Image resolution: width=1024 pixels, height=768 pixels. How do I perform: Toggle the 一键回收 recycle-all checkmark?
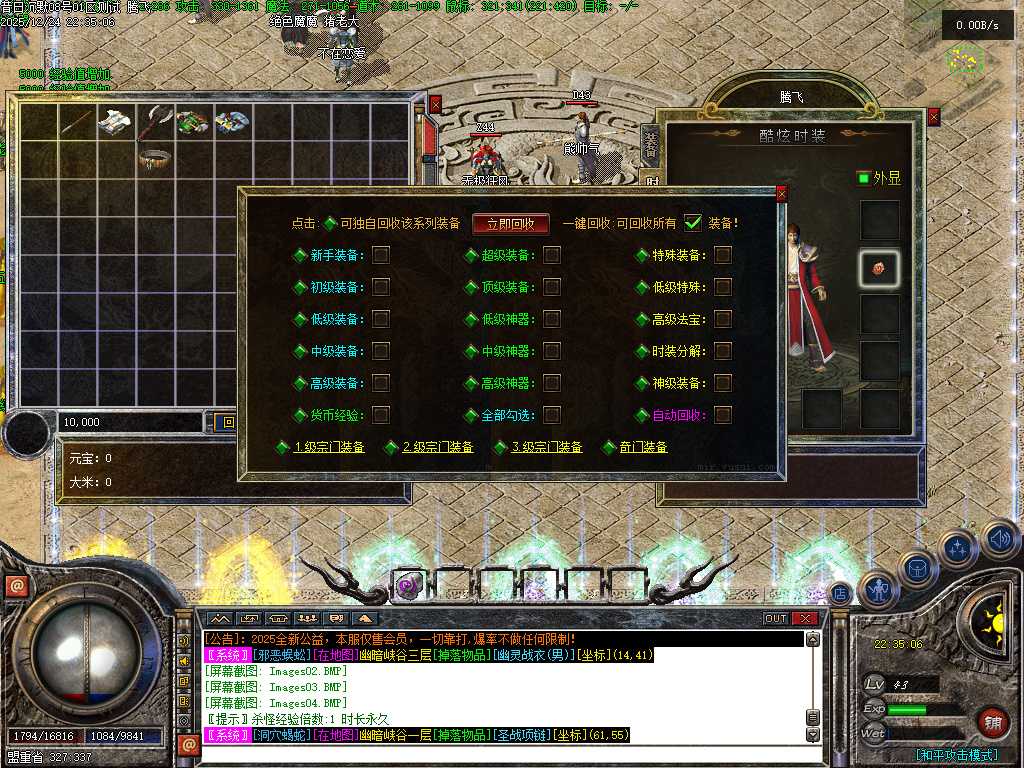pos(693,223)
